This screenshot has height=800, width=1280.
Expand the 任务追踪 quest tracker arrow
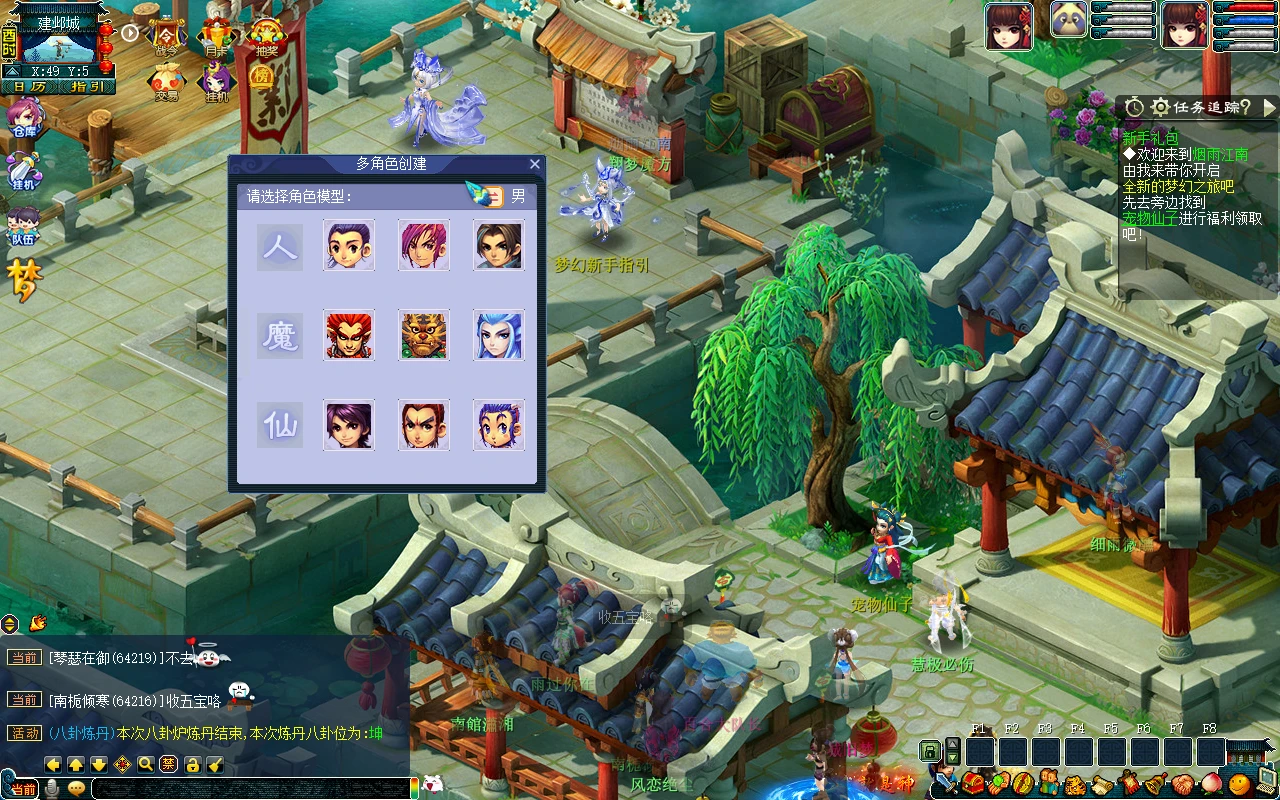tap(1269, 107)
